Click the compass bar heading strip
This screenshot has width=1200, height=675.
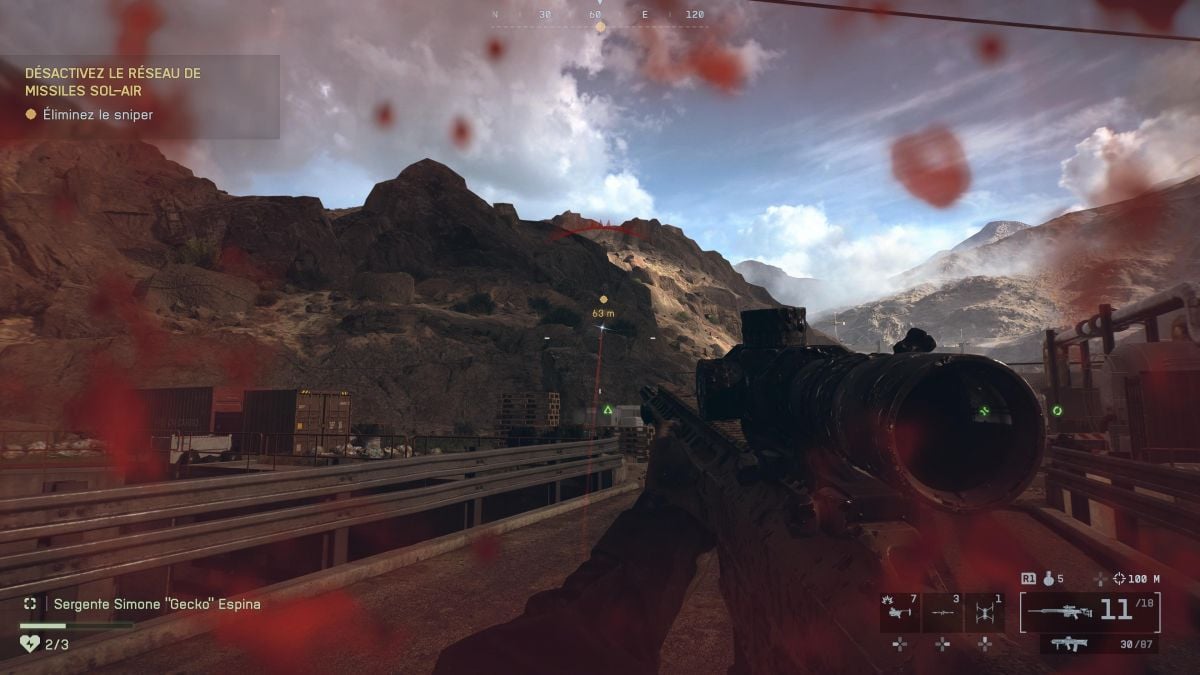point(600,15)
